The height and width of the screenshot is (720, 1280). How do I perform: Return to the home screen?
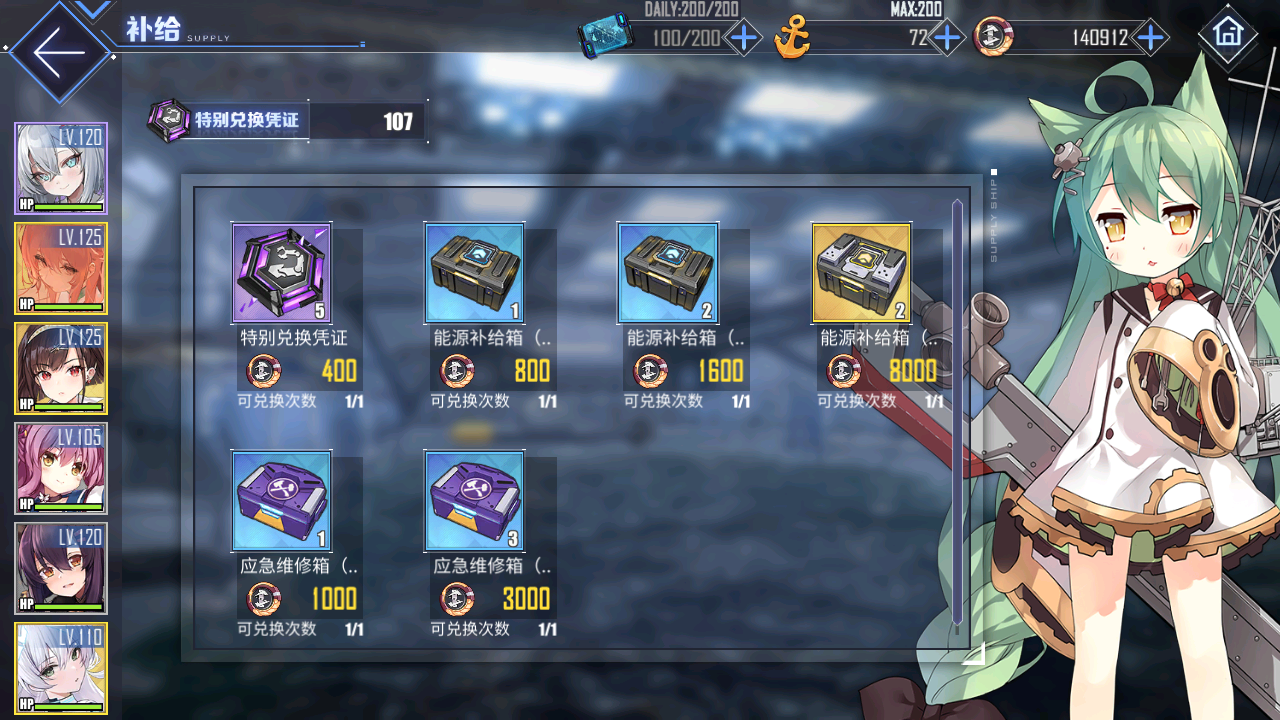(x=1227, y=34)
